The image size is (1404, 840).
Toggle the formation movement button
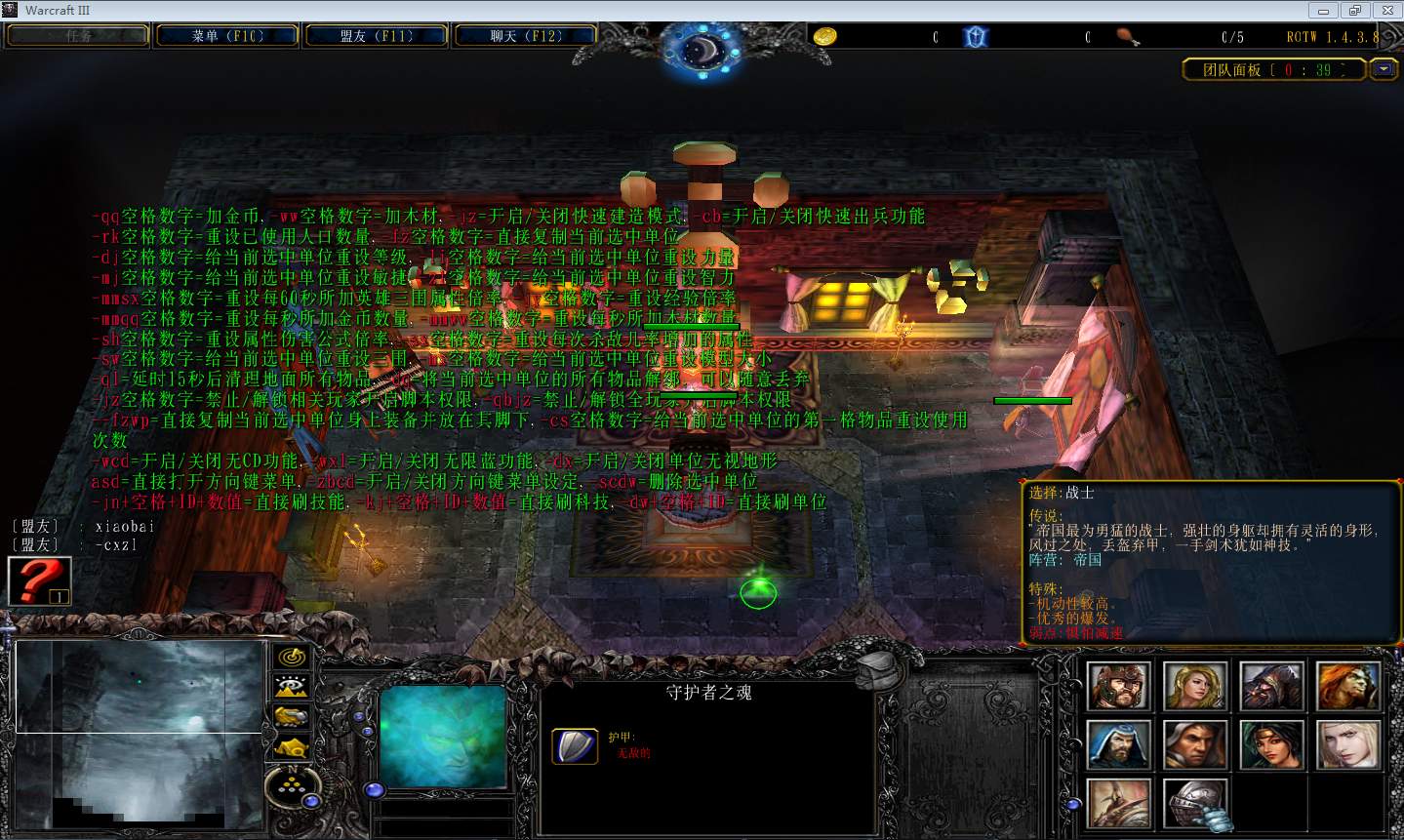coord(292,782)
